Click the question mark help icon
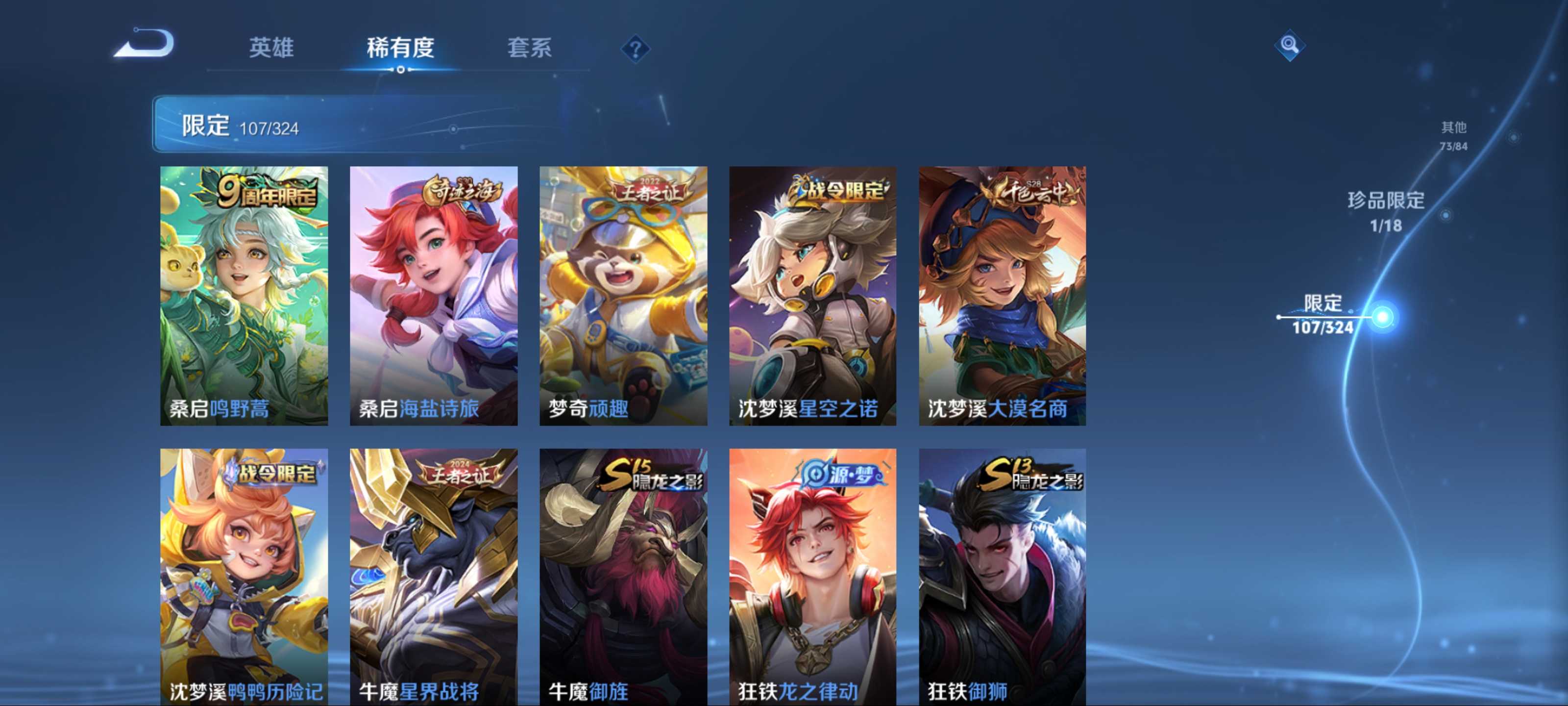1568x706 pixels. (635, 49)
